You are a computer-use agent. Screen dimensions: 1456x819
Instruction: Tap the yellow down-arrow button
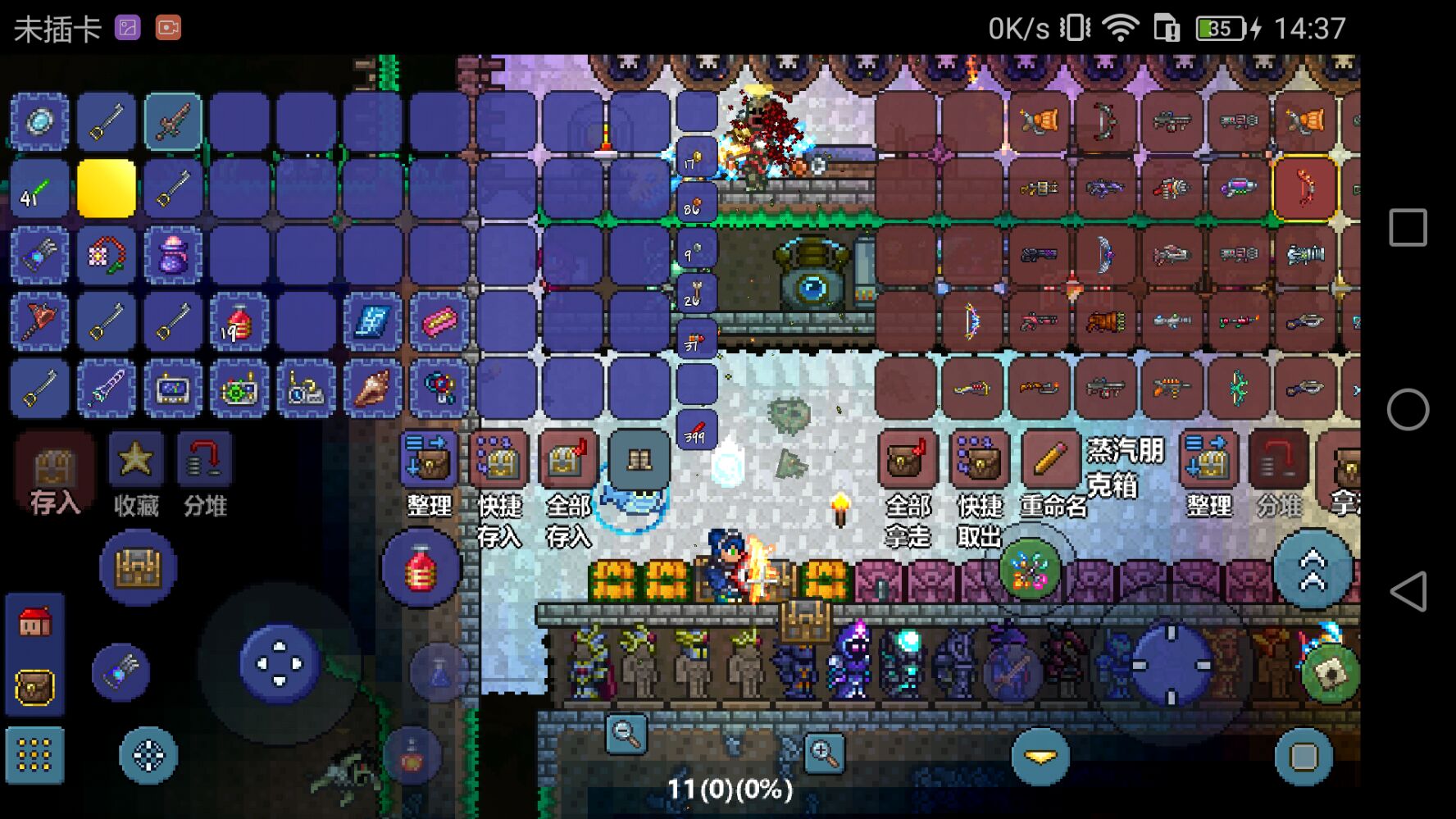coord(1040,757)
